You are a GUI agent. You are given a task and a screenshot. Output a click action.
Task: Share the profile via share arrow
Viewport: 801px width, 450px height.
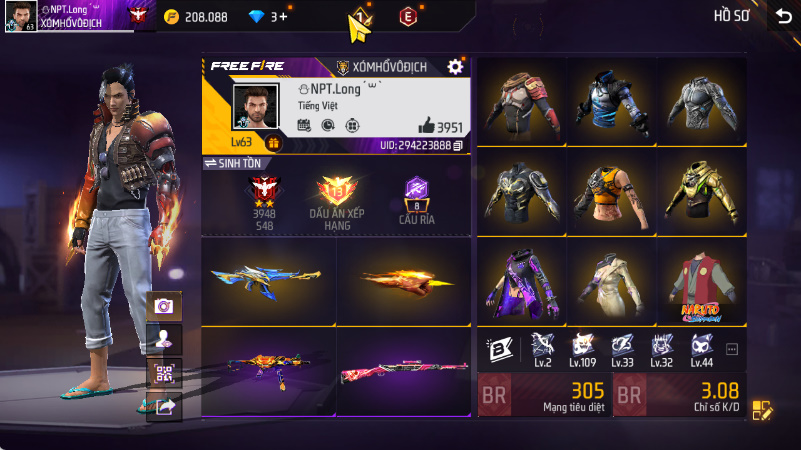pyautogui.click(x=164, y=405)
